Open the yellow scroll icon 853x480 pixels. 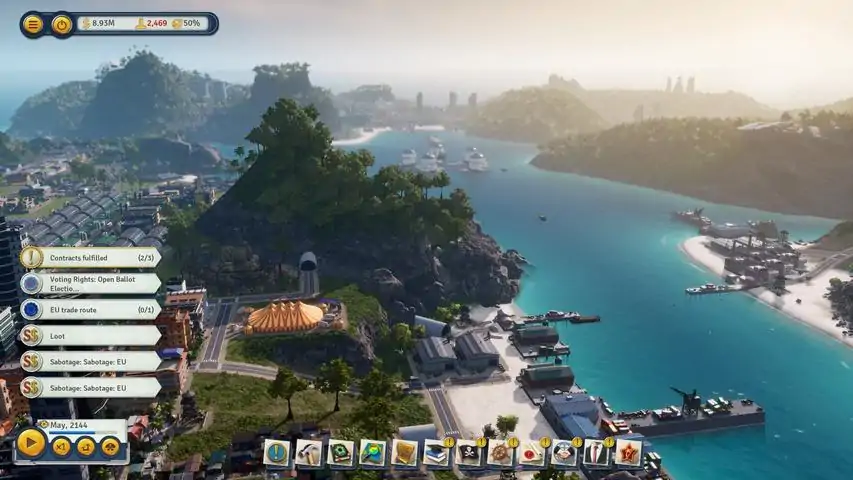405,453
